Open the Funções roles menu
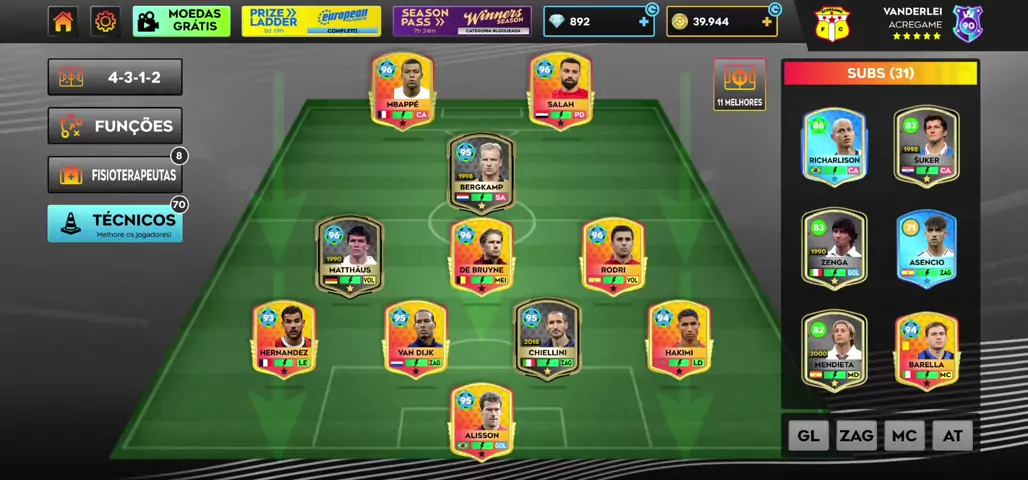This screenshot has height=480, width=1028. [x=115, y=126]
